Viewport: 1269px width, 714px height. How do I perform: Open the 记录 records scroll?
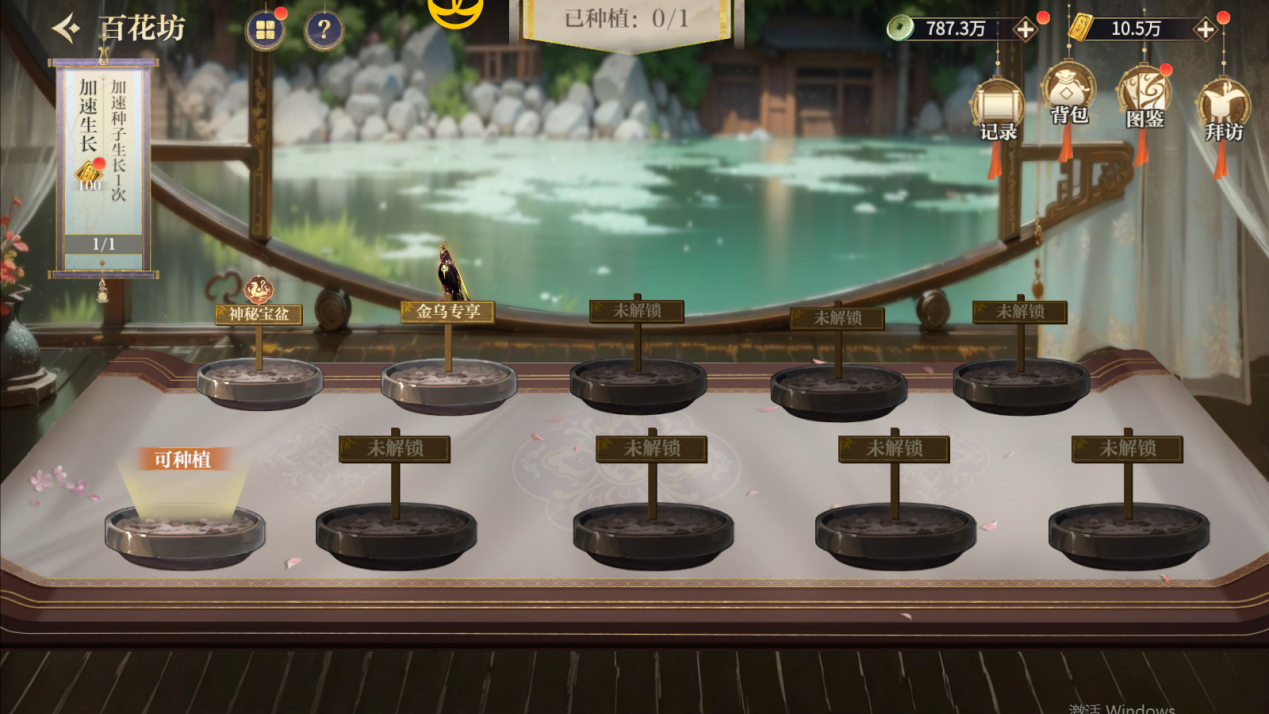[x=997, y=108]
